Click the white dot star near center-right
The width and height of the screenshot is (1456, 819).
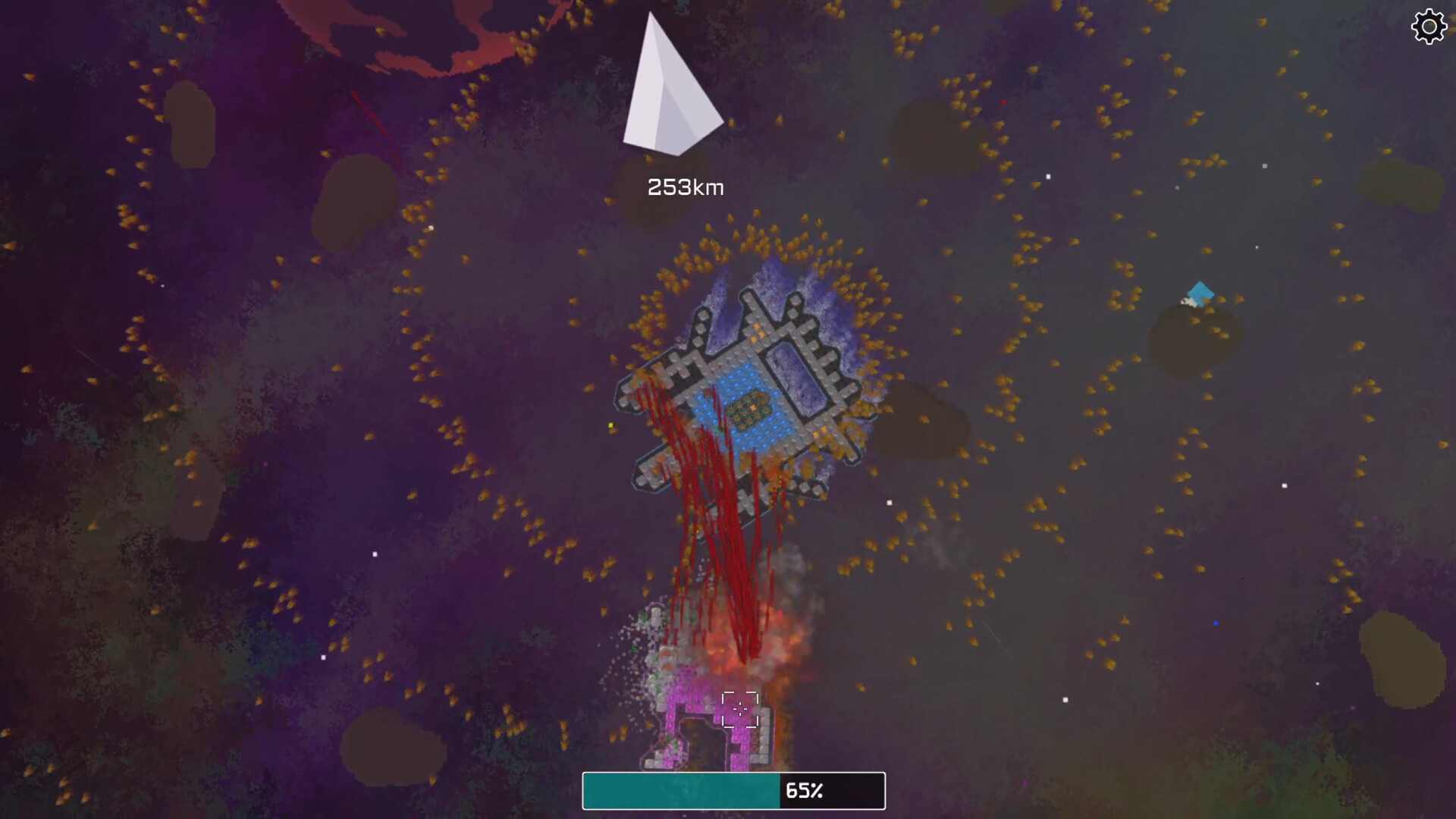[x=888, y=501]
